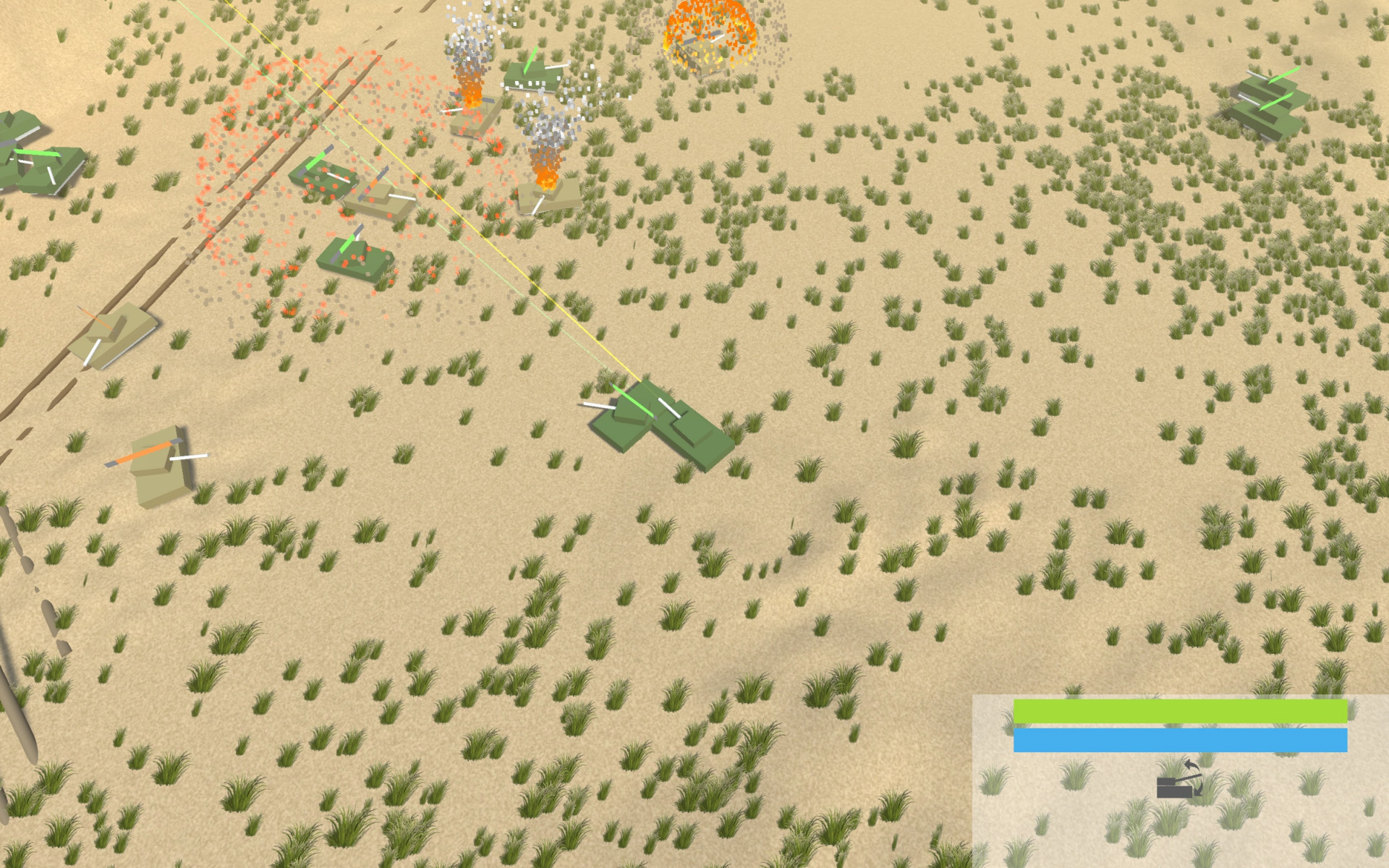Select the second burning tank with tall smoke
The height and width of the screenshot is (868, 1389).
coord(546,195)
